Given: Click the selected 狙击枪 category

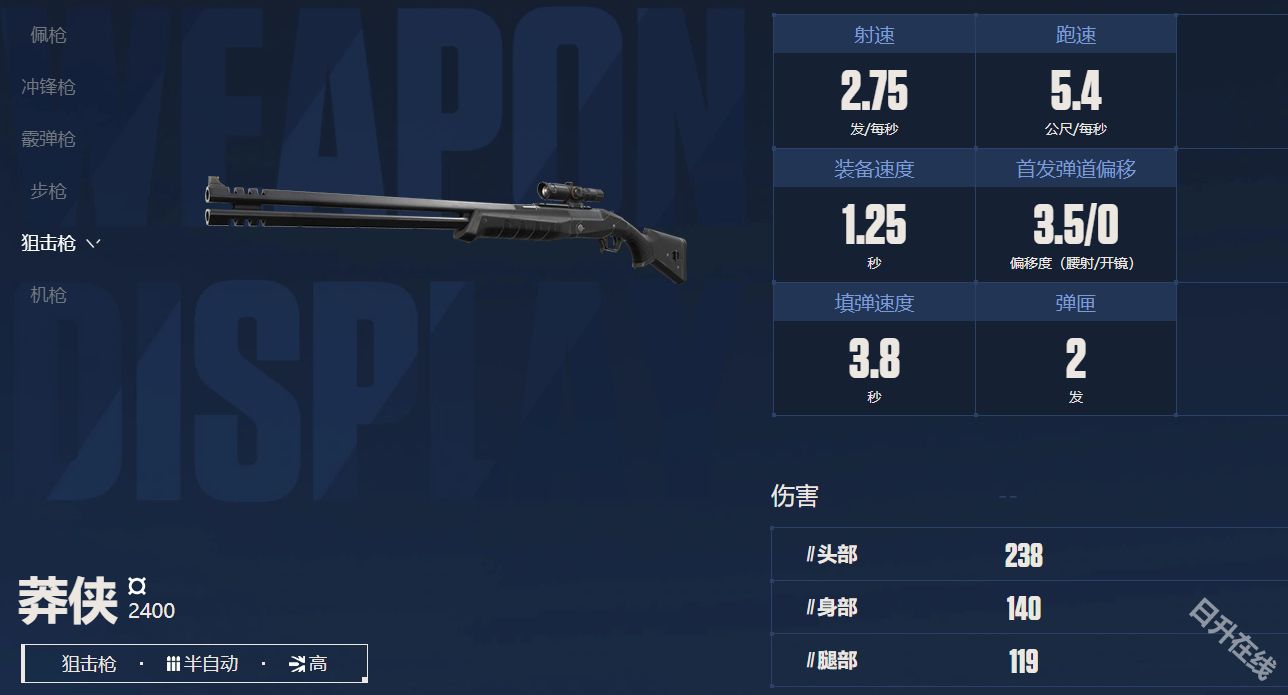Looking at the screenshot, I should pos(48,243).
